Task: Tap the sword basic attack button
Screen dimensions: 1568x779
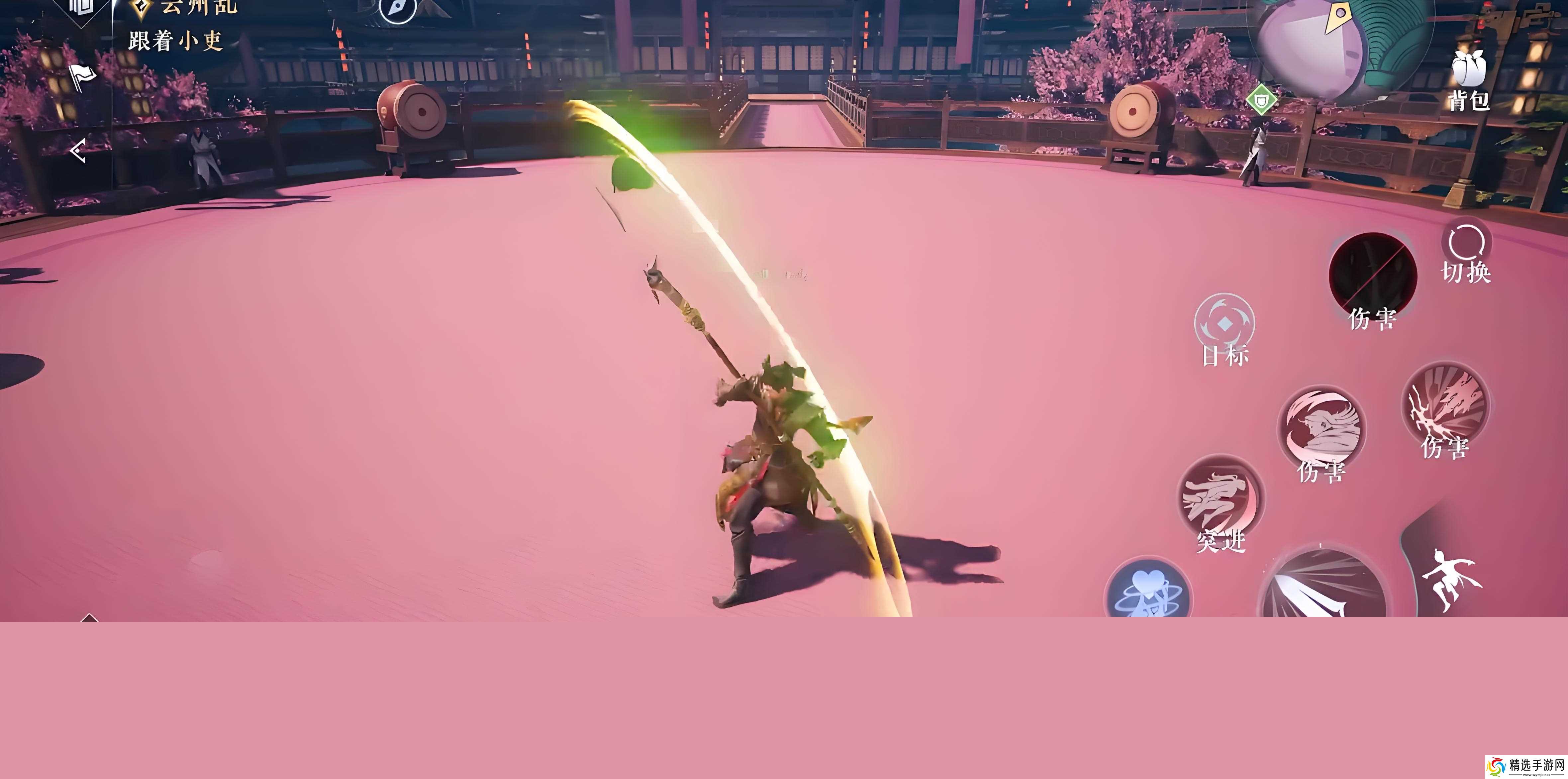Action: 1322,588
